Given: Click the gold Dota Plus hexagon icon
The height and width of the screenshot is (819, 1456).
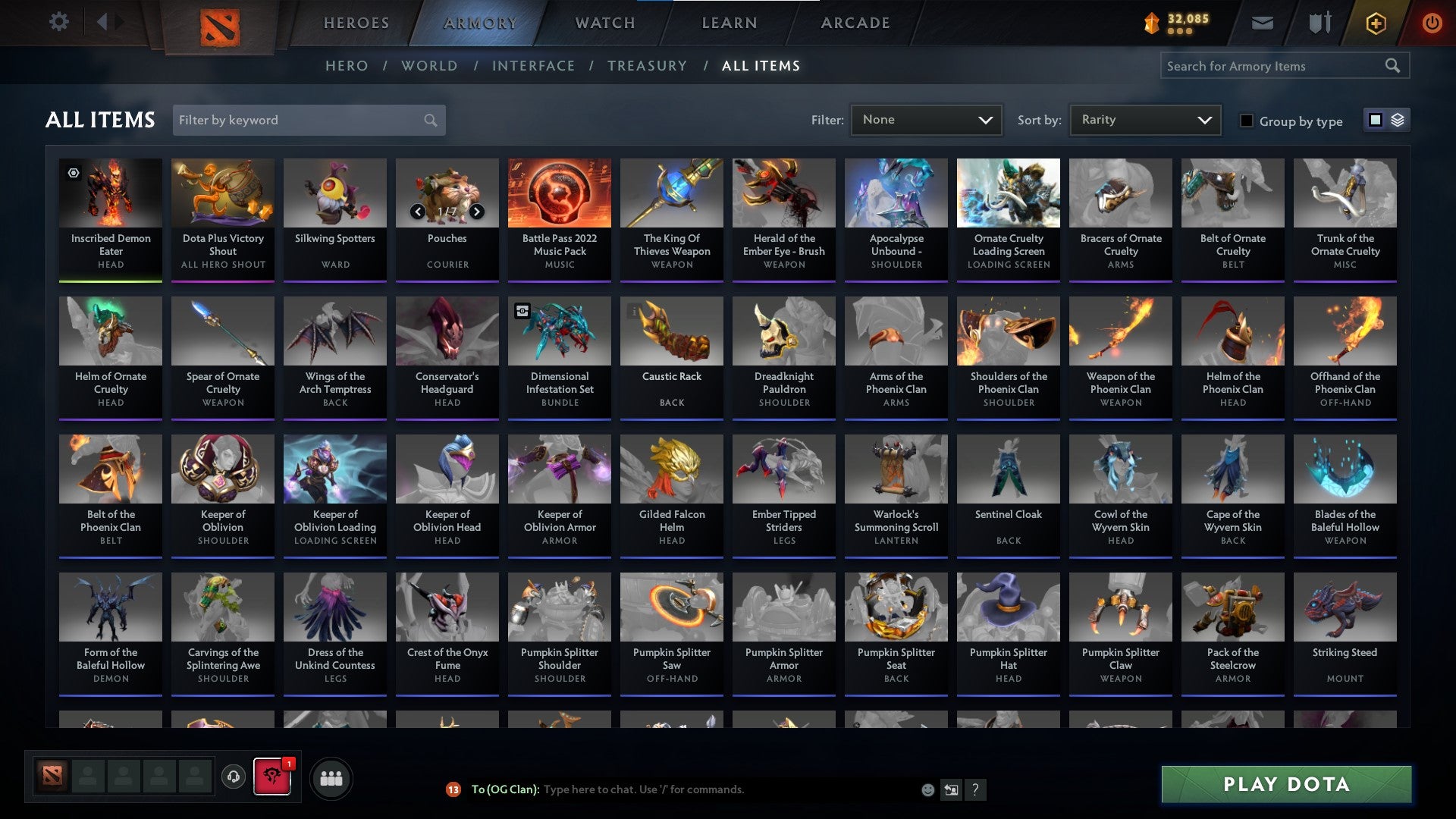Looking at the screenshot, I should point(1376,23).
